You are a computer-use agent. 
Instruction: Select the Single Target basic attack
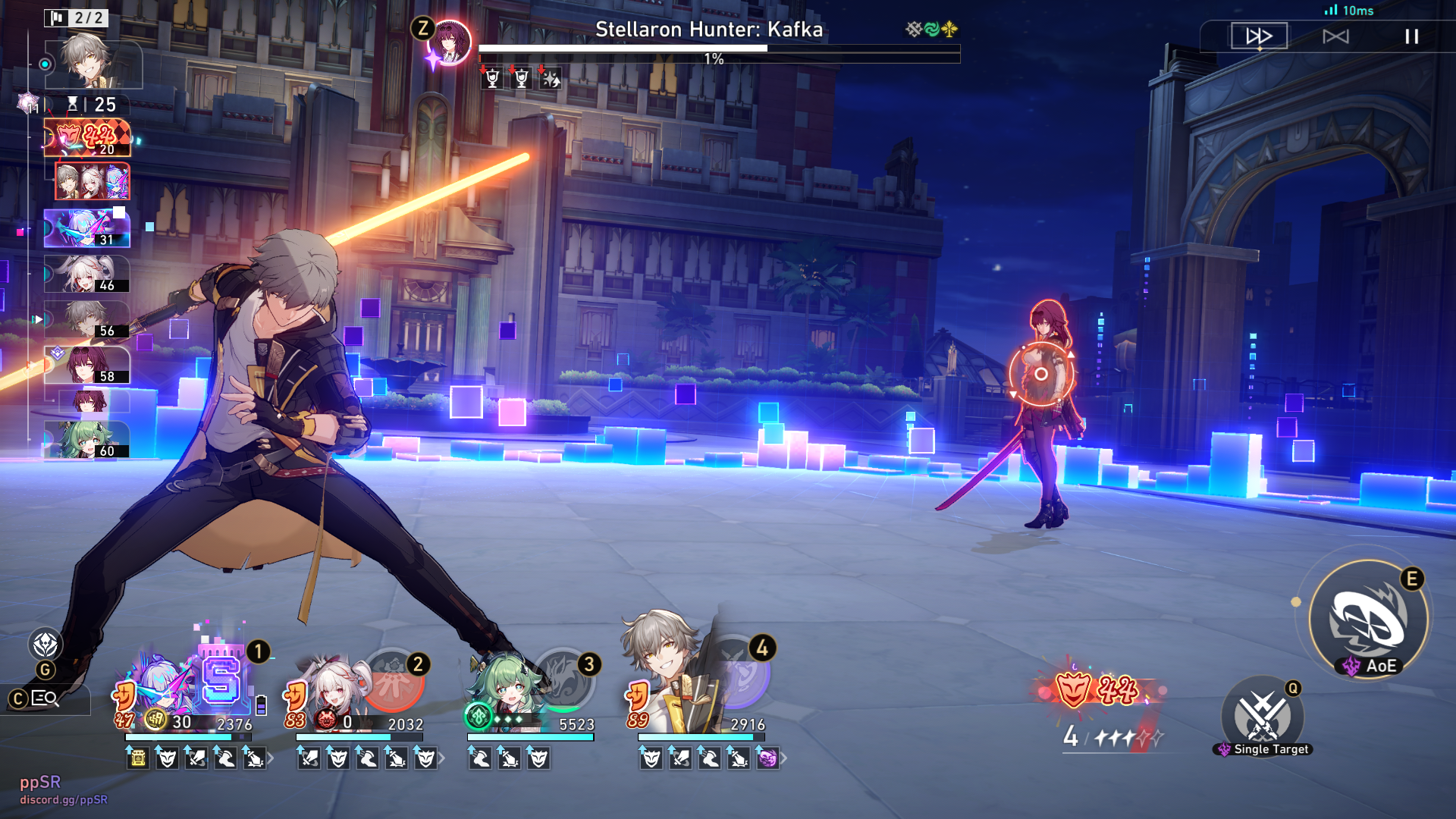[1262, 716]
